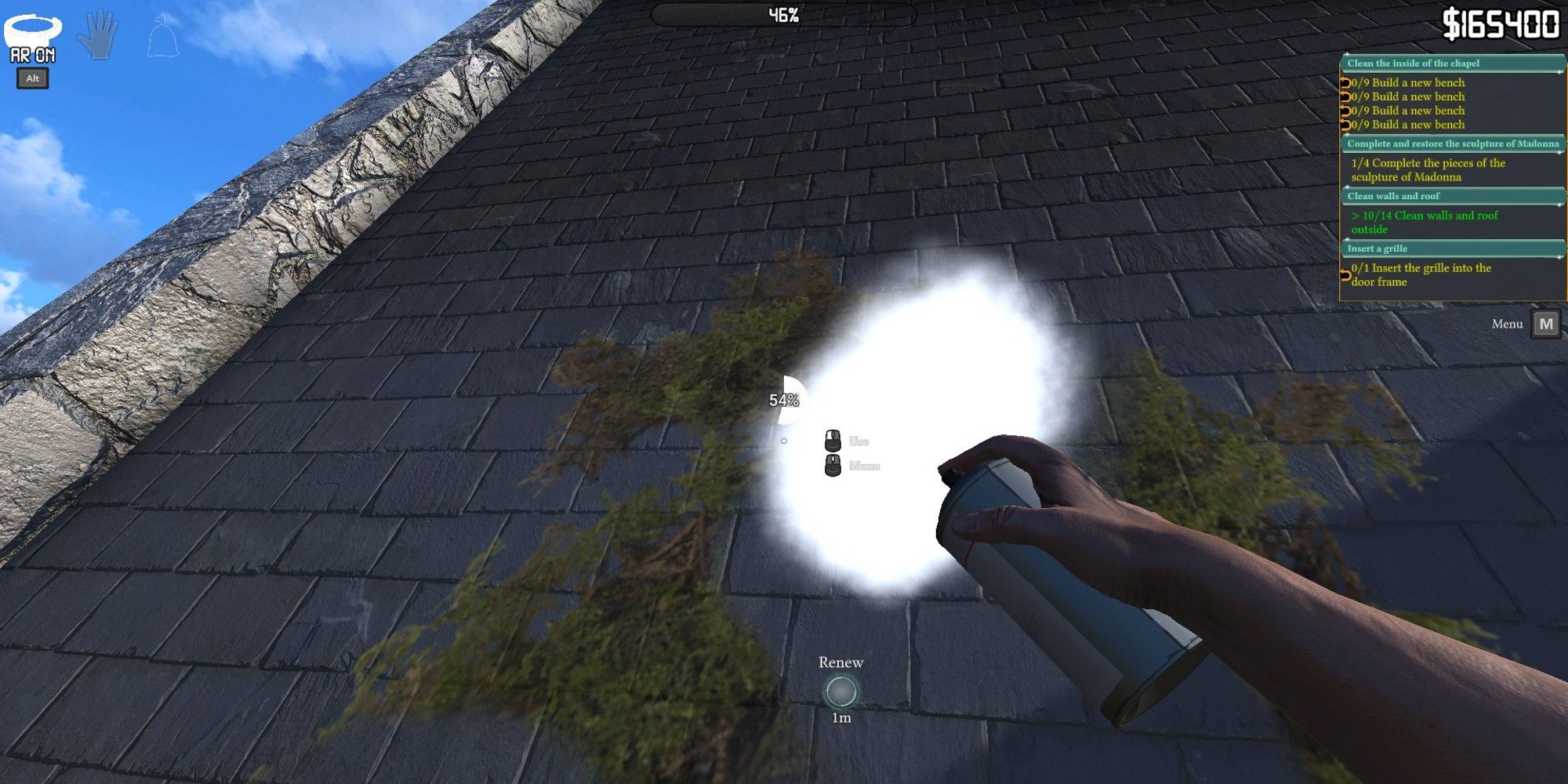1568x784 pixels.
Task: Select the 'Complete and restore the sculpture of Madonna' header
Action: point(1450,144)
